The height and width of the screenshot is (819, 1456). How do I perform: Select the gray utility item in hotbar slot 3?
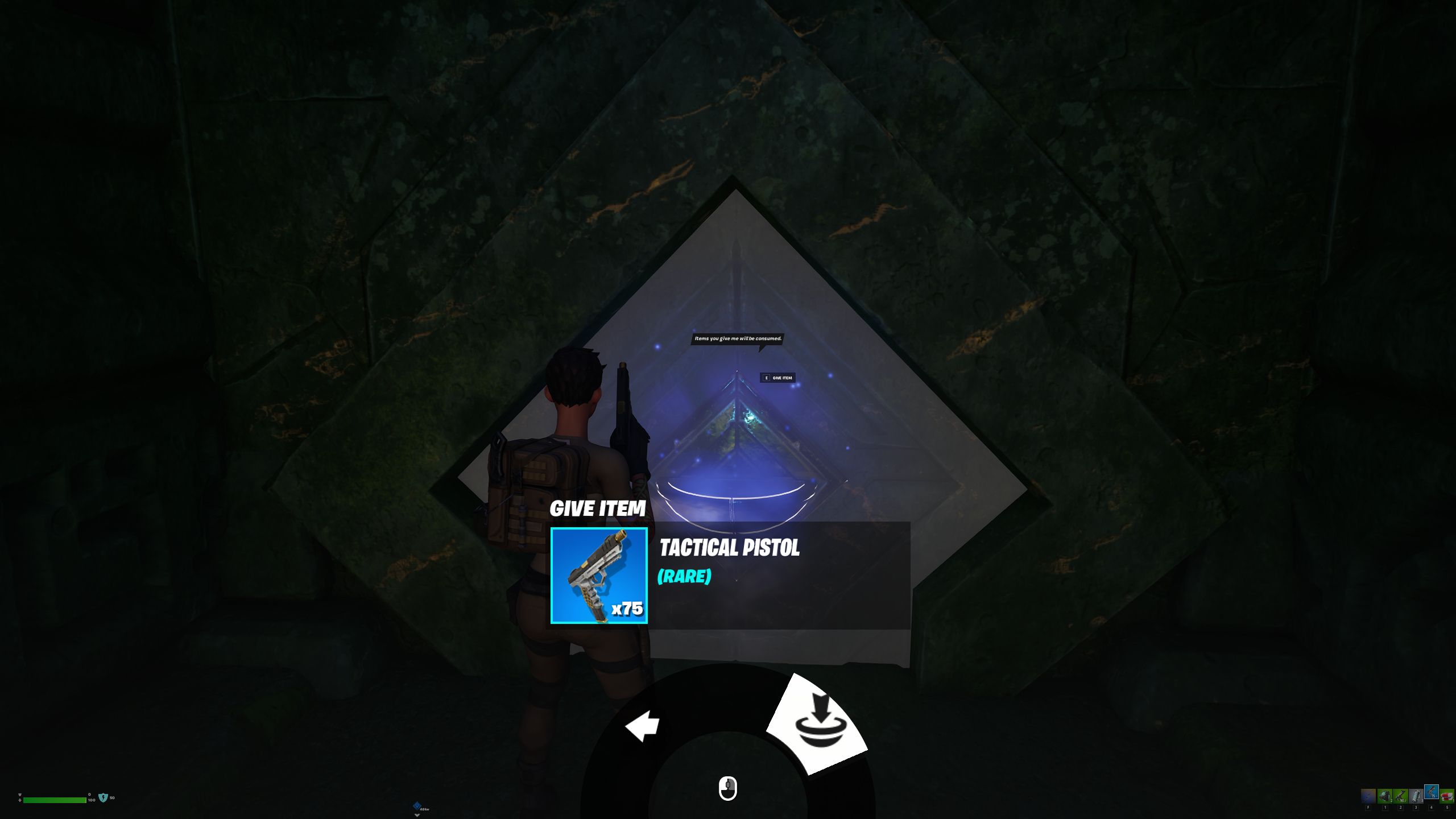click(x=1416, y=796)
